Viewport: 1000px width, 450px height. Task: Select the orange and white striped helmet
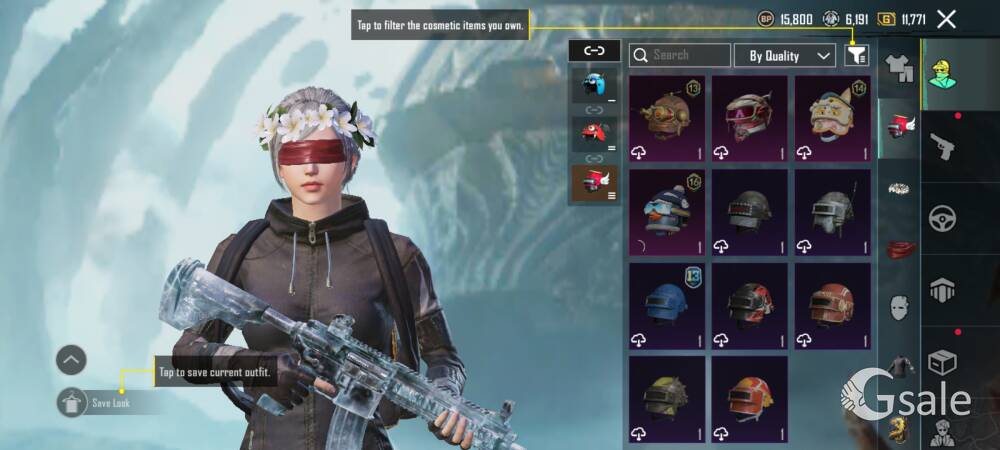pyautogui.click(x=749, y=399)
